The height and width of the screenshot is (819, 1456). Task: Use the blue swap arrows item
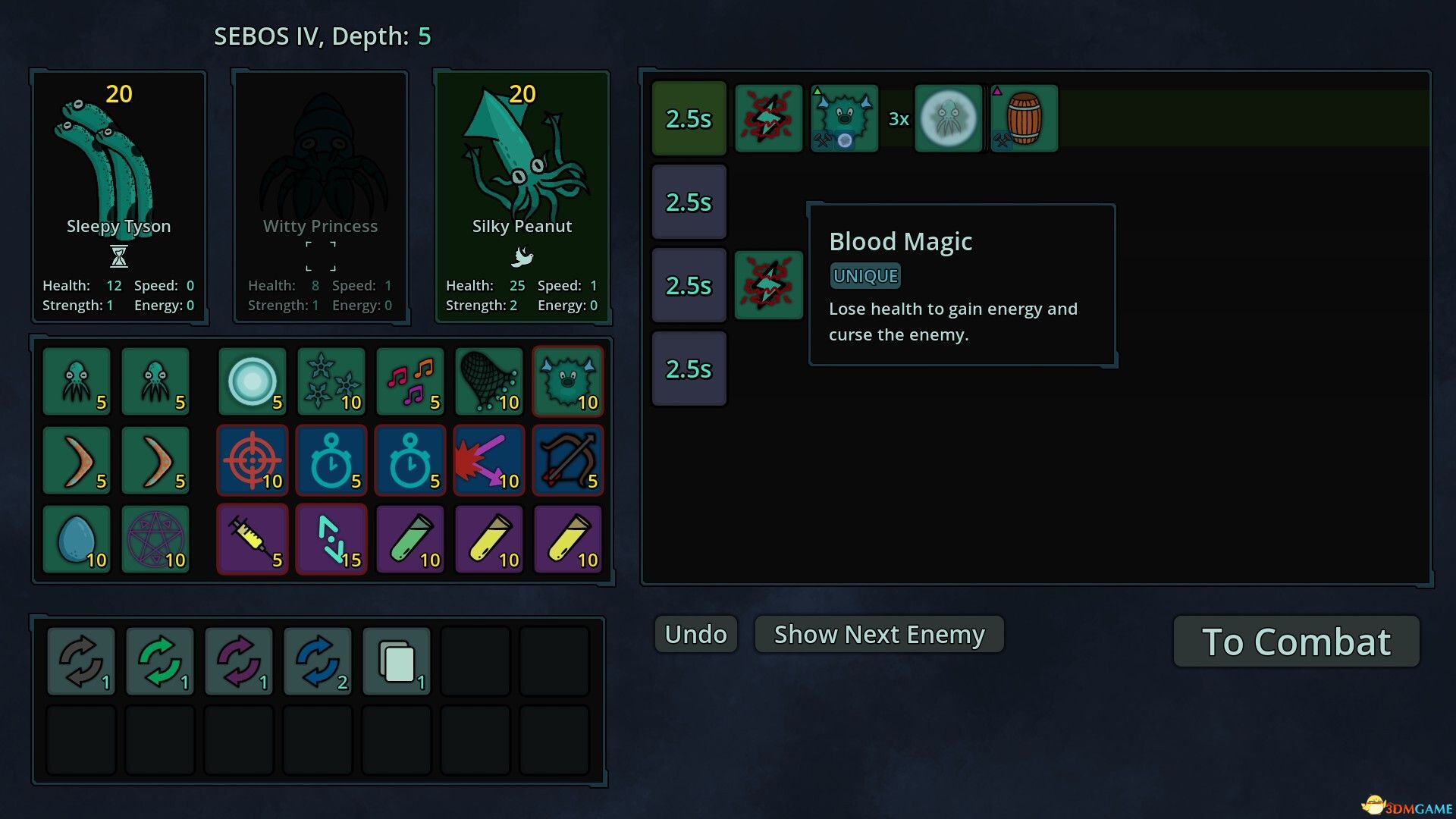[318, 661]
